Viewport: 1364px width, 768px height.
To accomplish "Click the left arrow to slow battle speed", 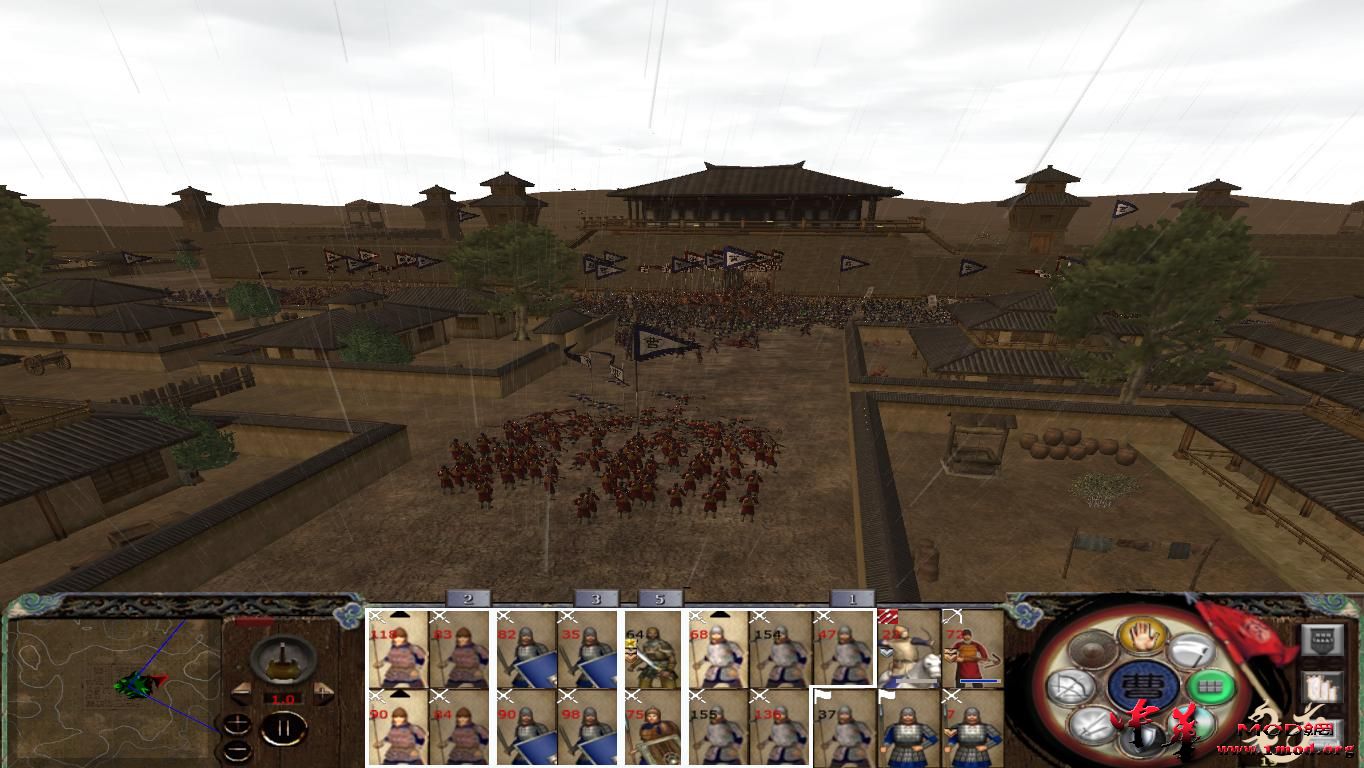I will tap(240, 694).
